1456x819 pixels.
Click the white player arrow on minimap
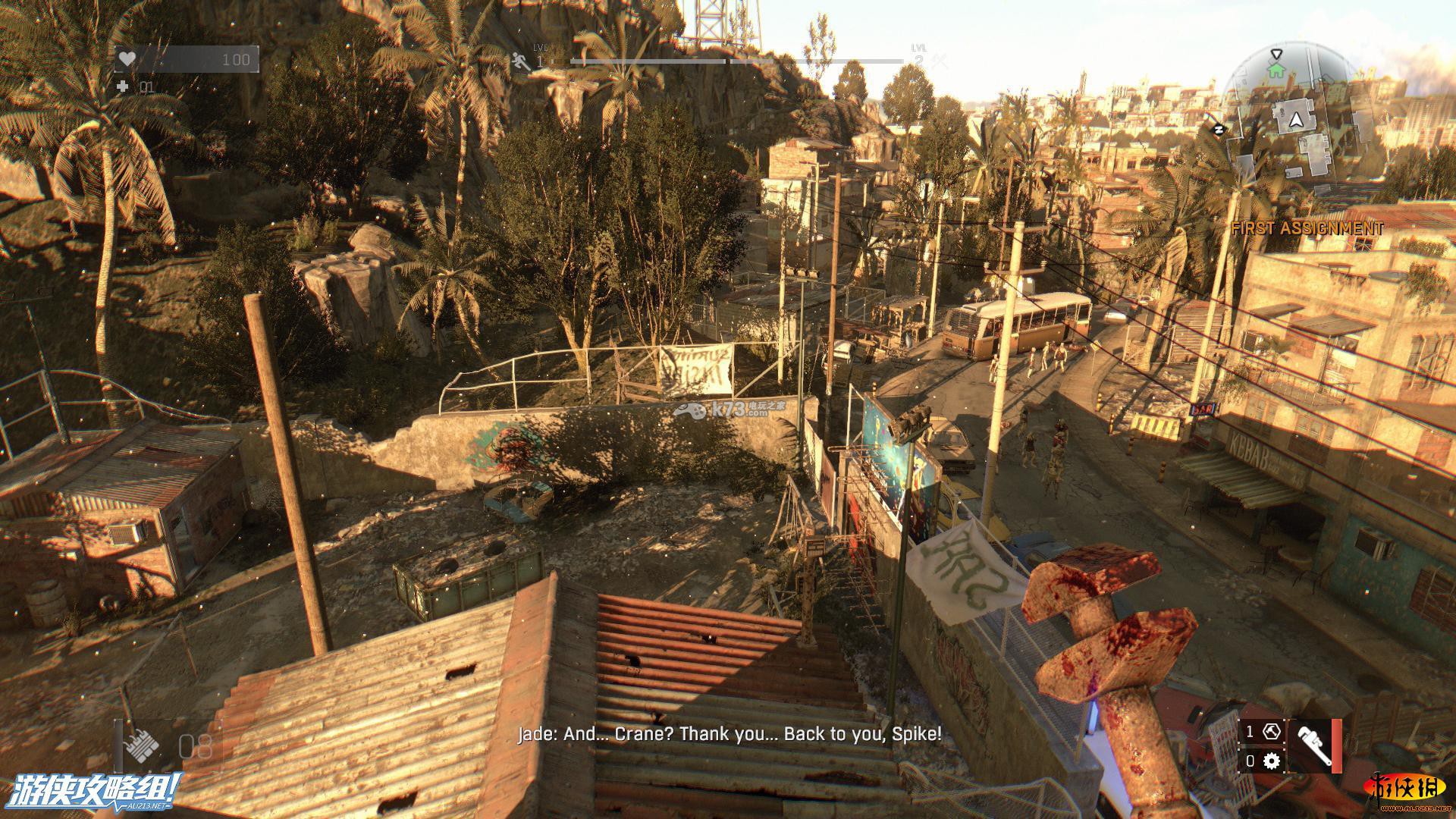pos(1296,119)
